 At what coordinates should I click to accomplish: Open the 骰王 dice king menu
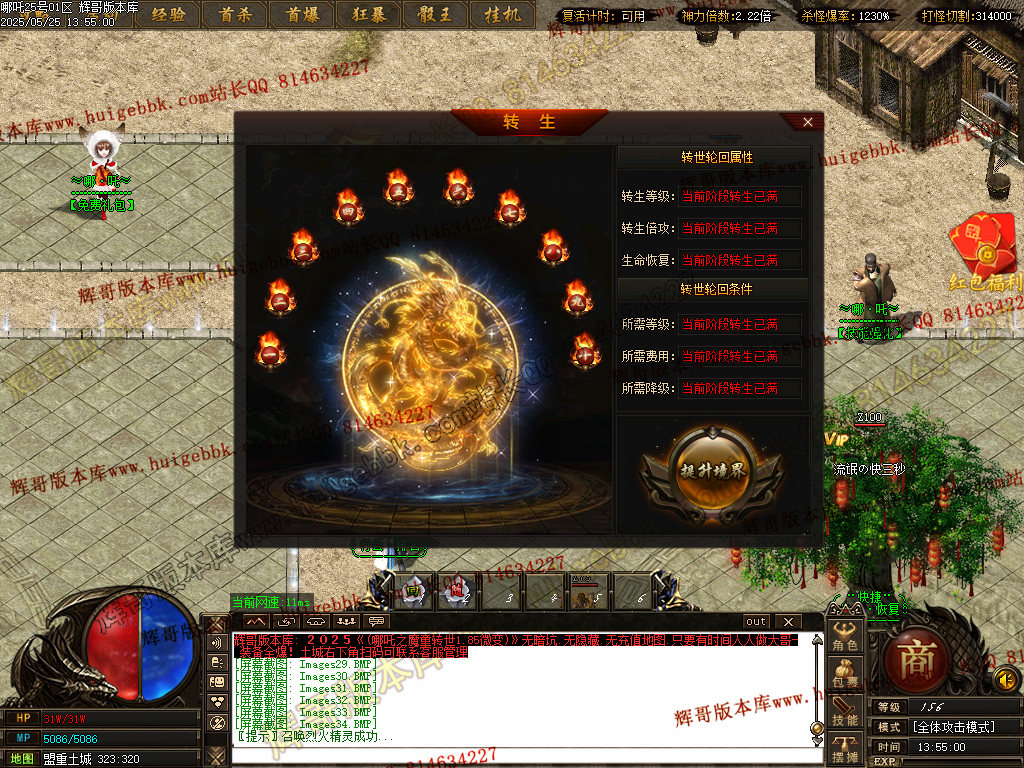point(434,14)
